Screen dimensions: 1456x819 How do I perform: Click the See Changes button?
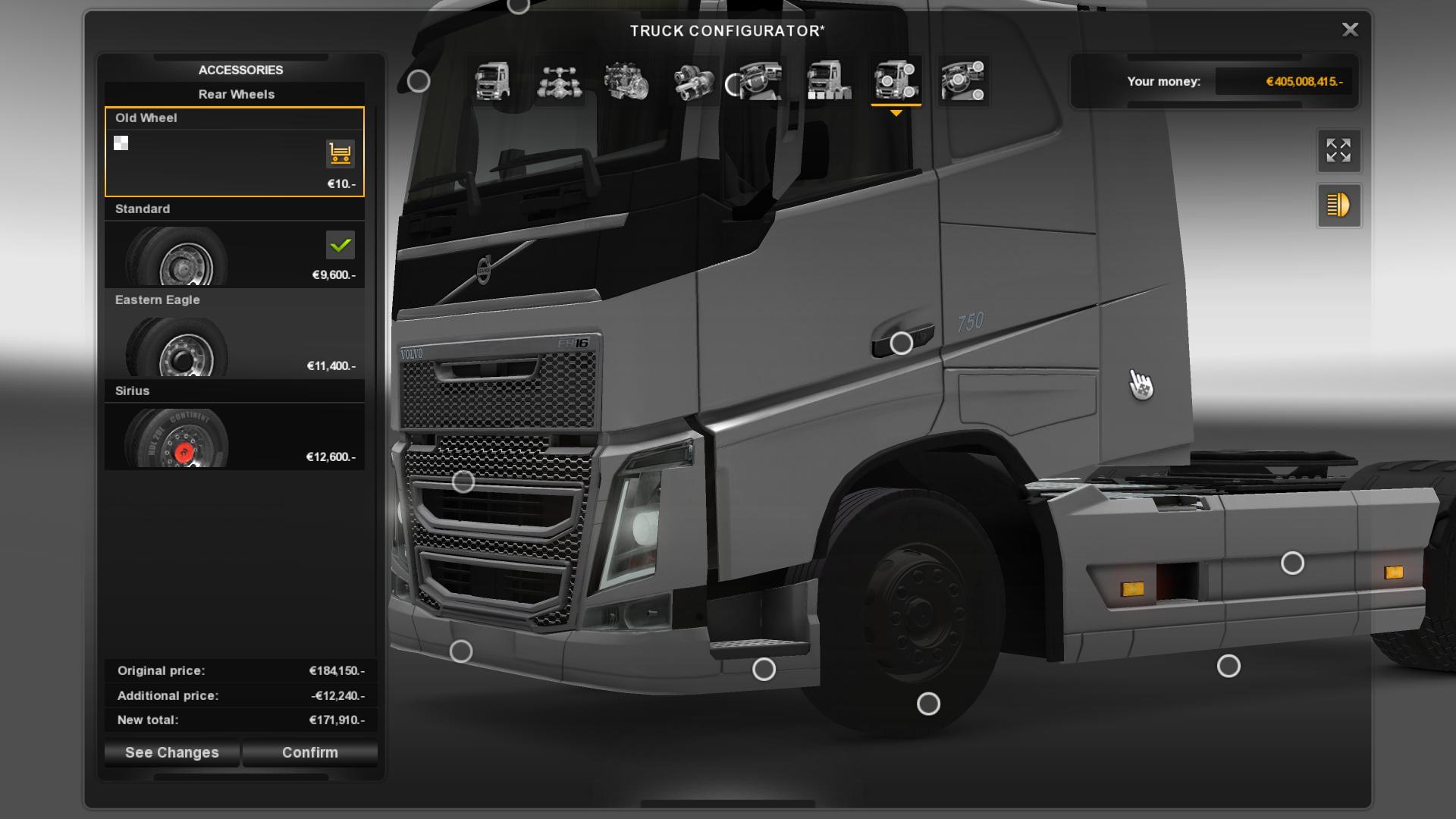[x=172, y=752]
